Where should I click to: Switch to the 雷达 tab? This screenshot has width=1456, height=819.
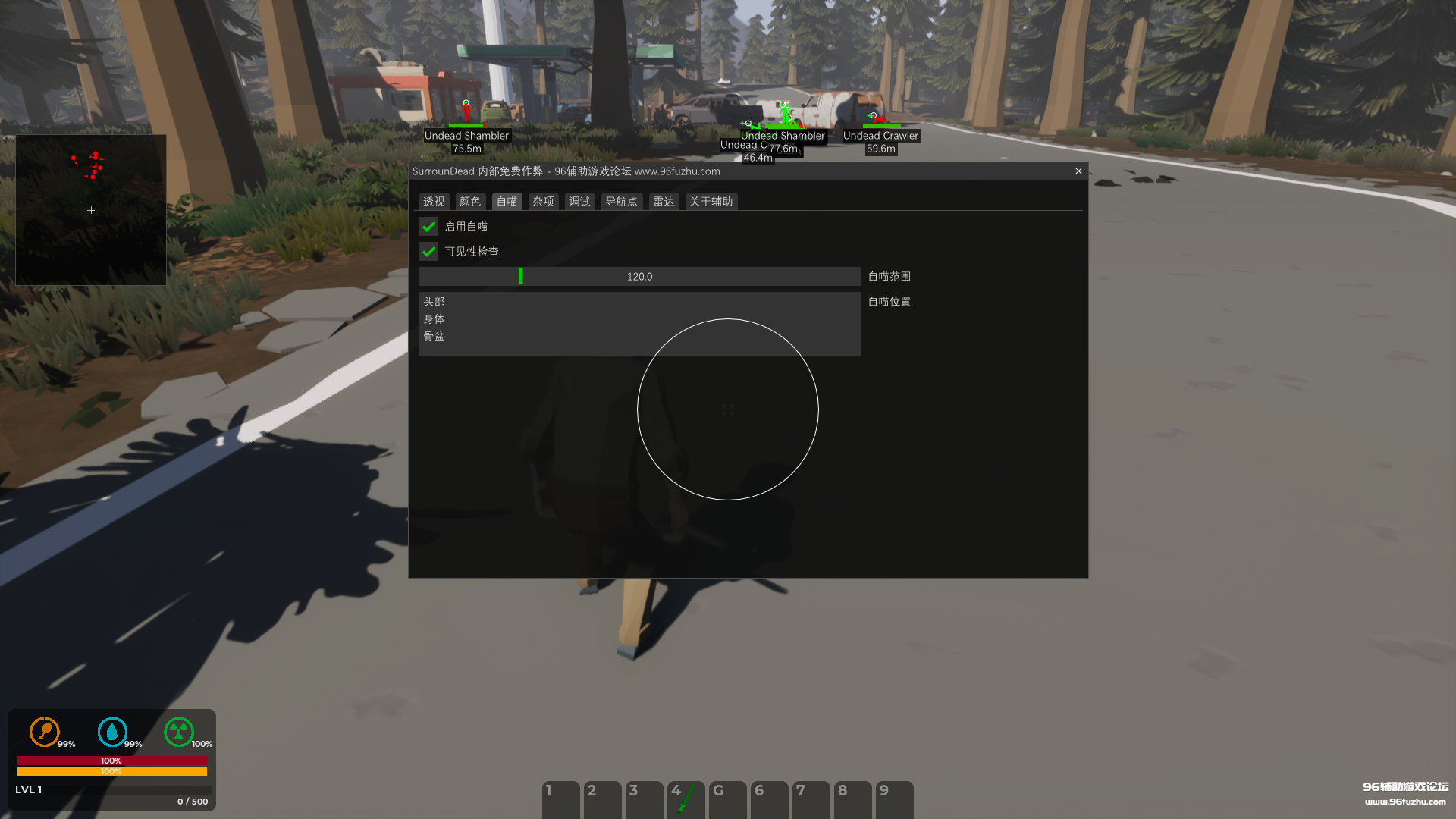pyautogui.click(x=663, y=201)
